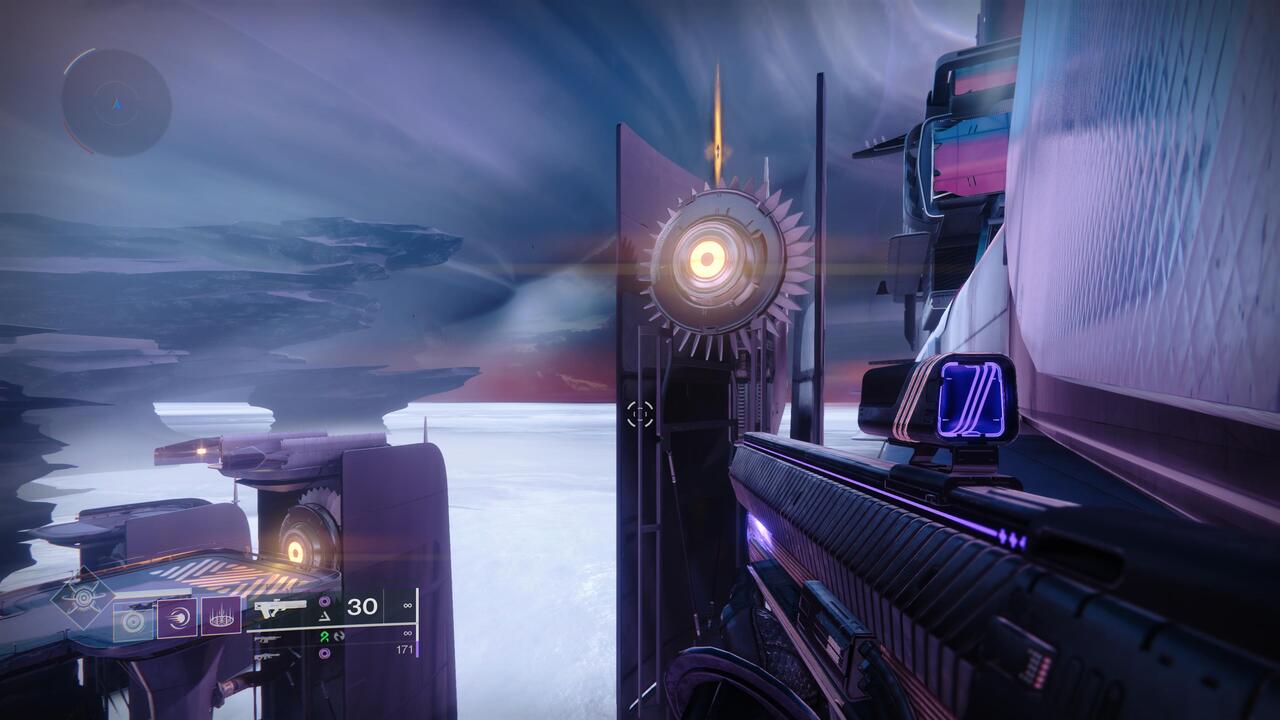1280x720 pixels.
Task: Click the first stowed SMG weapon silhouette
Action: pos(269,640)
